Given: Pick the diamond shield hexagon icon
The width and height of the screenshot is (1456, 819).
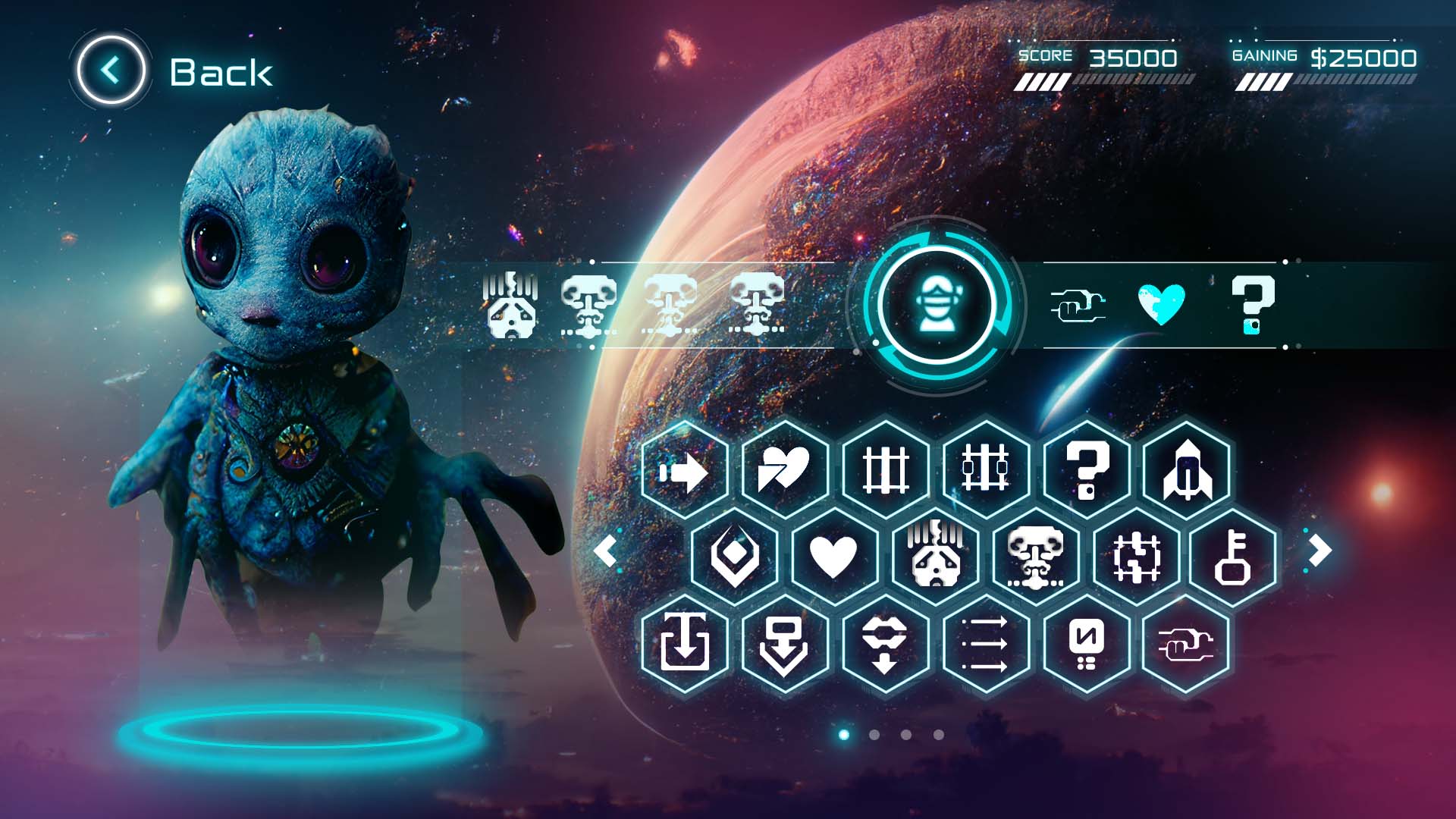Looking at the screenshot, I should pyautogui.click(x=734, y=557).
